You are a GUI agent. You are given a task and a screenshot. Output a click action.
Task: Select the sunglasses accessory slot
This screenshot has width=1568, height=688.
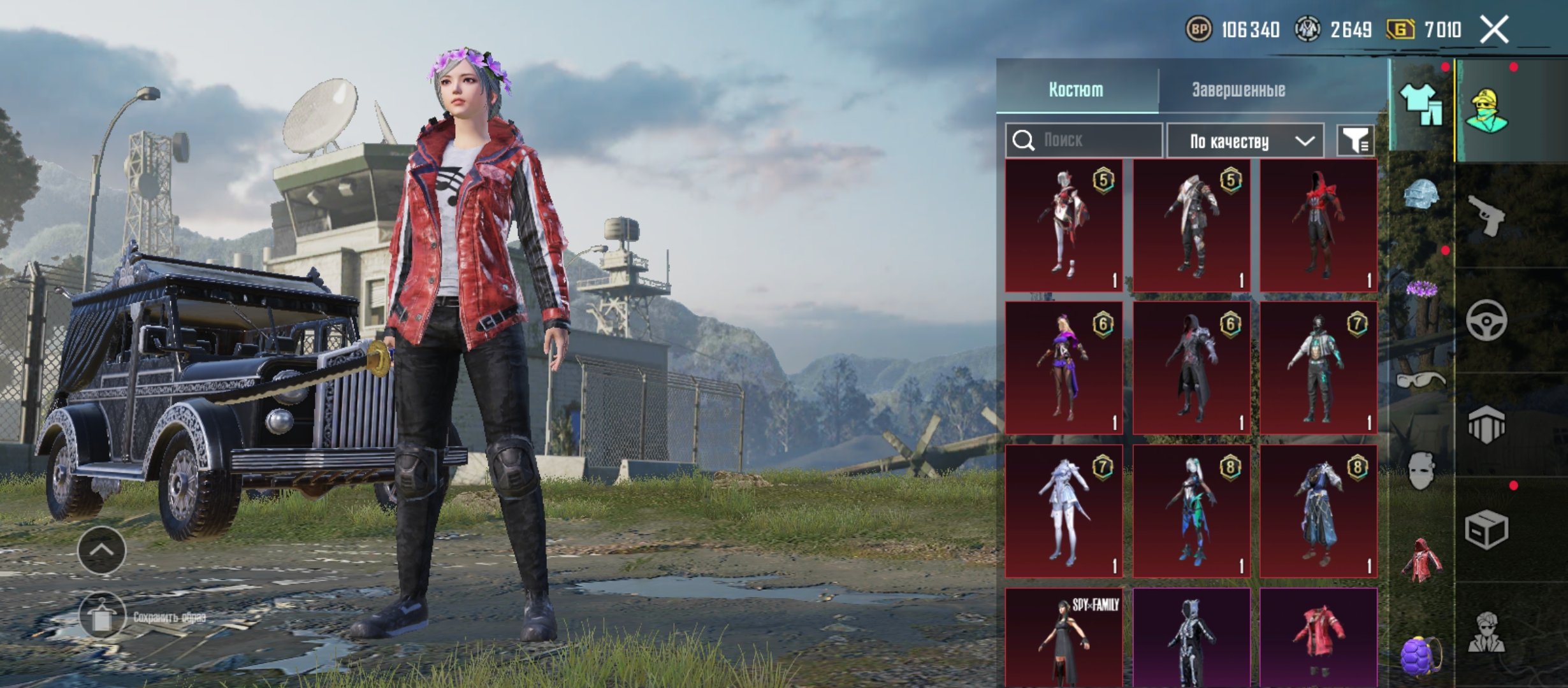pos(1421,381)
